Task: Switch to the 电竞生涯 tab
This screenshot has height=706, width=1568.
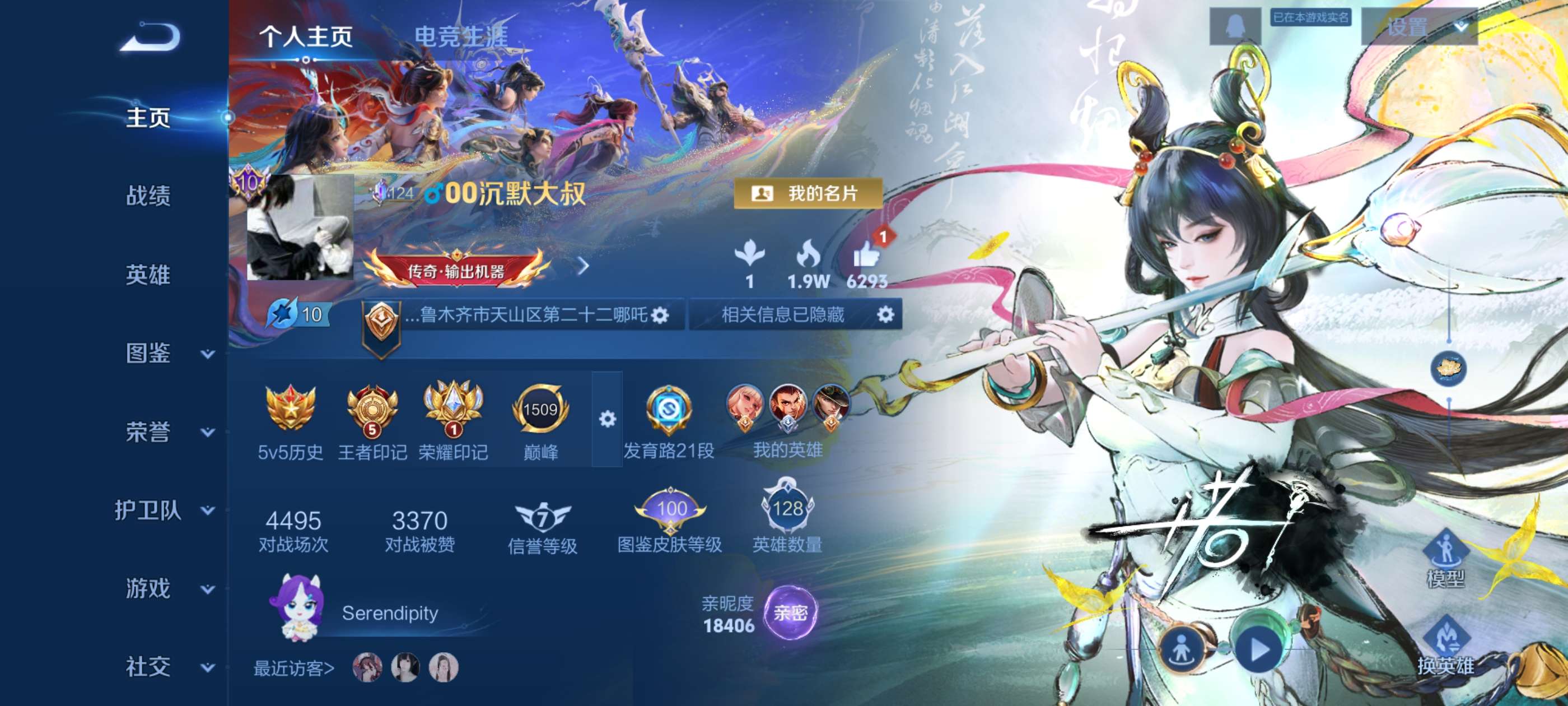Action: (x=461, y=37)
